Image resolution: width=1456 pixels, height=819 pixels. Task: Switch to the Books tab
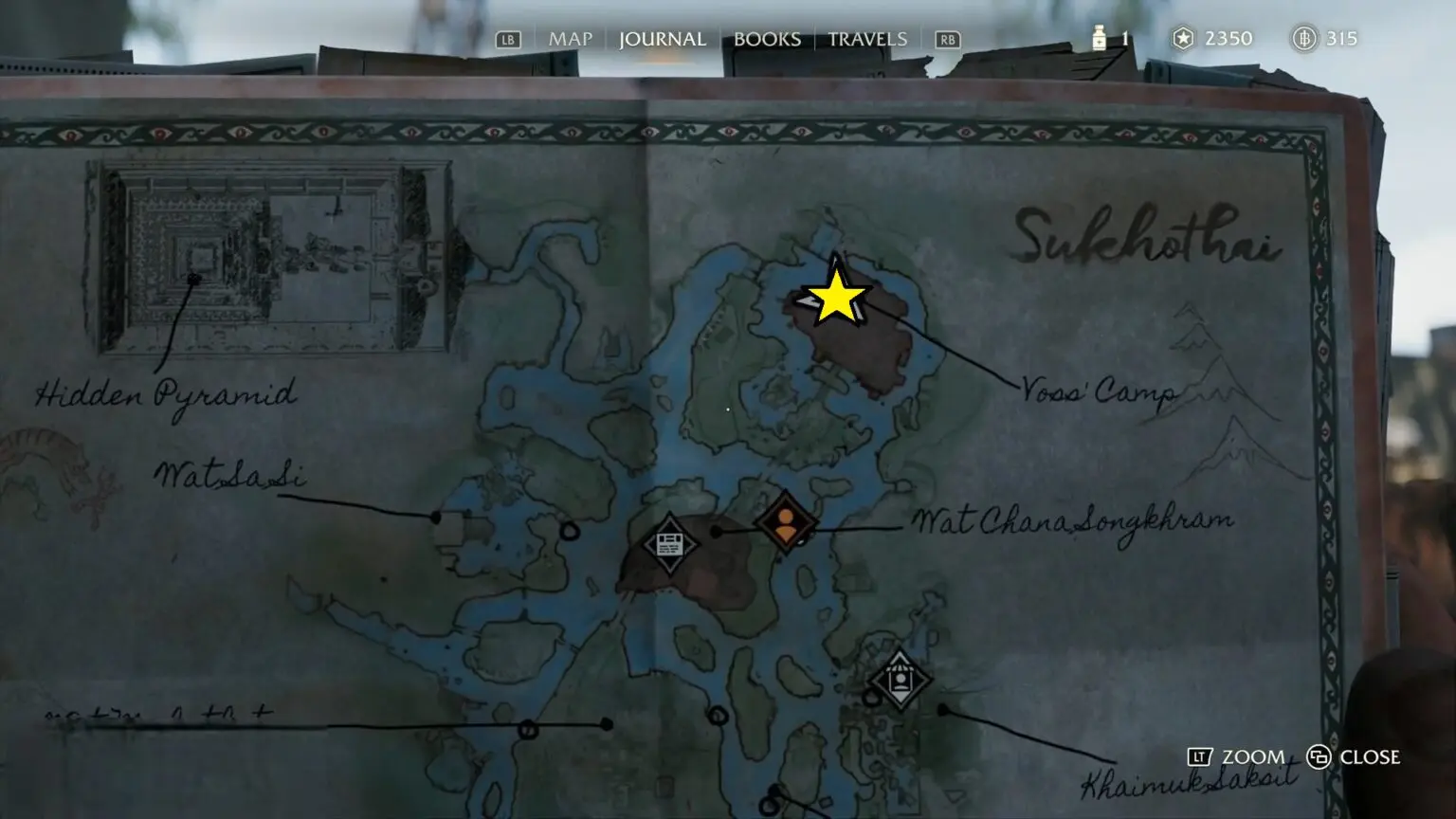click(x=767, y=39)
